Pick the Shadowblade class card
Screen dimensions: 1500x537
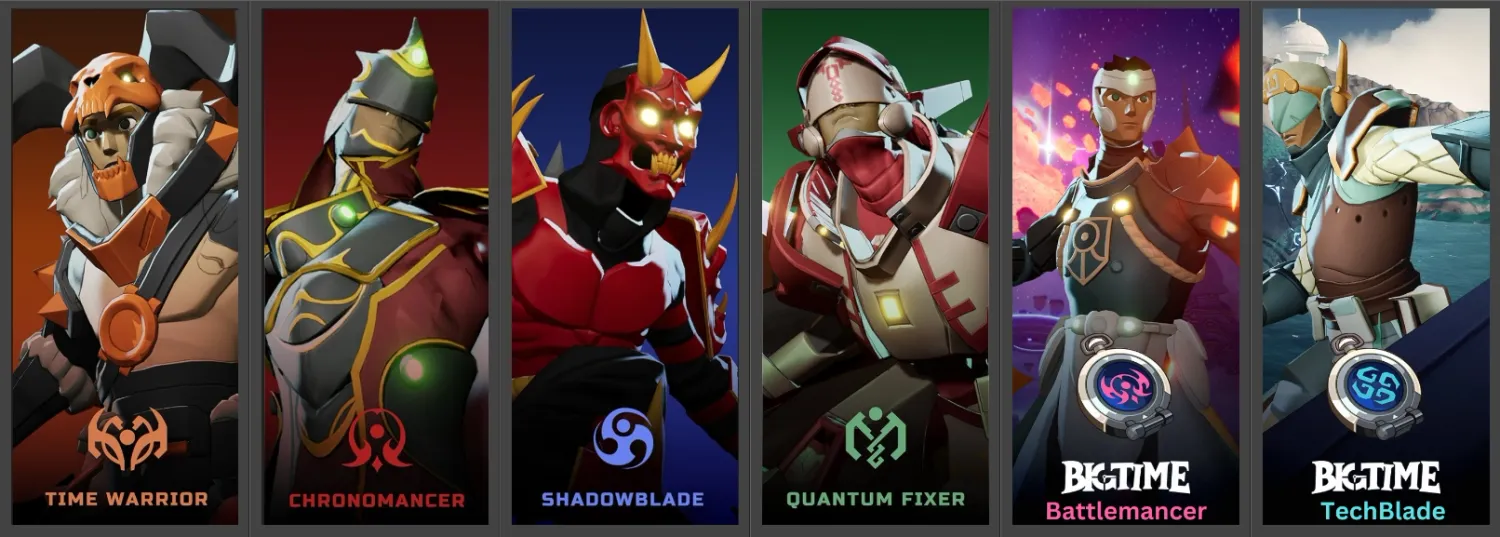pos(625,267)
